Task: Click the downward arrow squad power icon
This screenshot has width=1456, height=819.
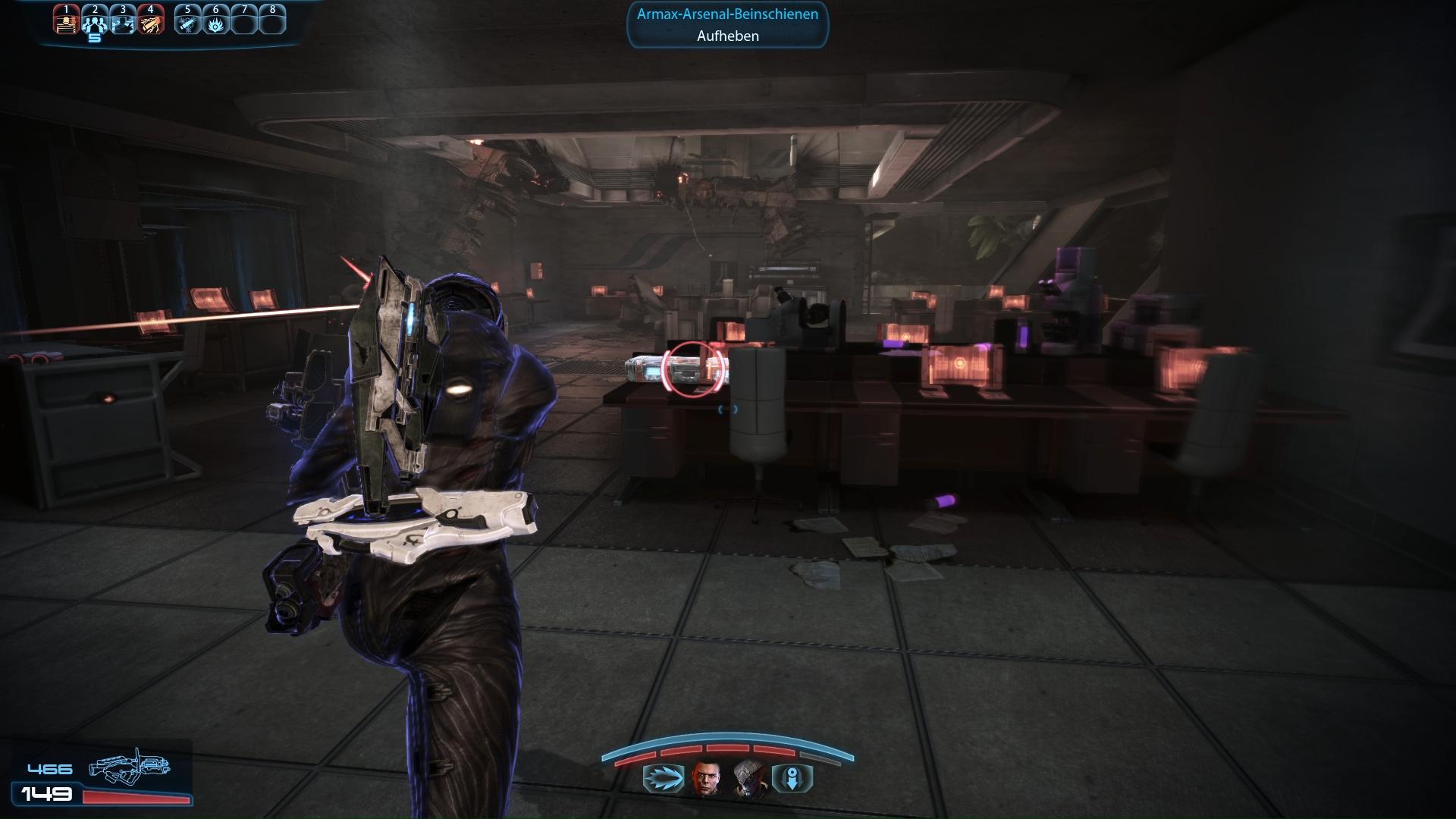Action: (x=792, y=779)
